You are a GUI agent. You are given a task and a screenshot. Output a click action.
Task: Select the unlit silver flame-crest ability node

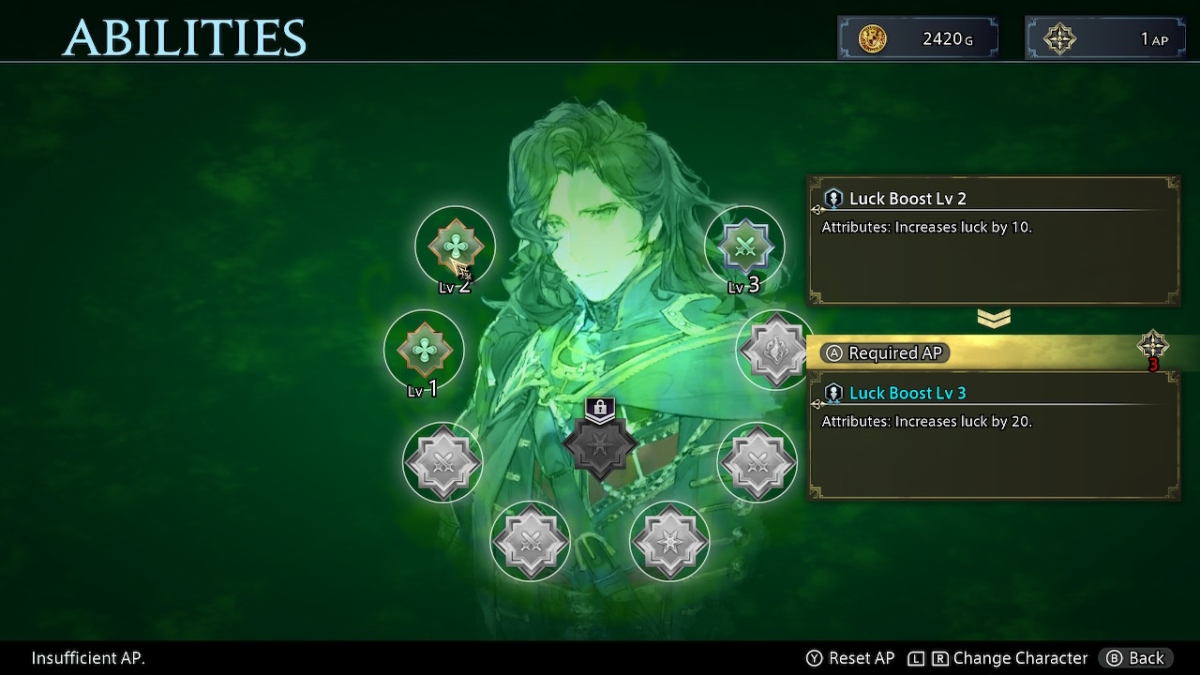pyautogui.click(x=775, y=349)
